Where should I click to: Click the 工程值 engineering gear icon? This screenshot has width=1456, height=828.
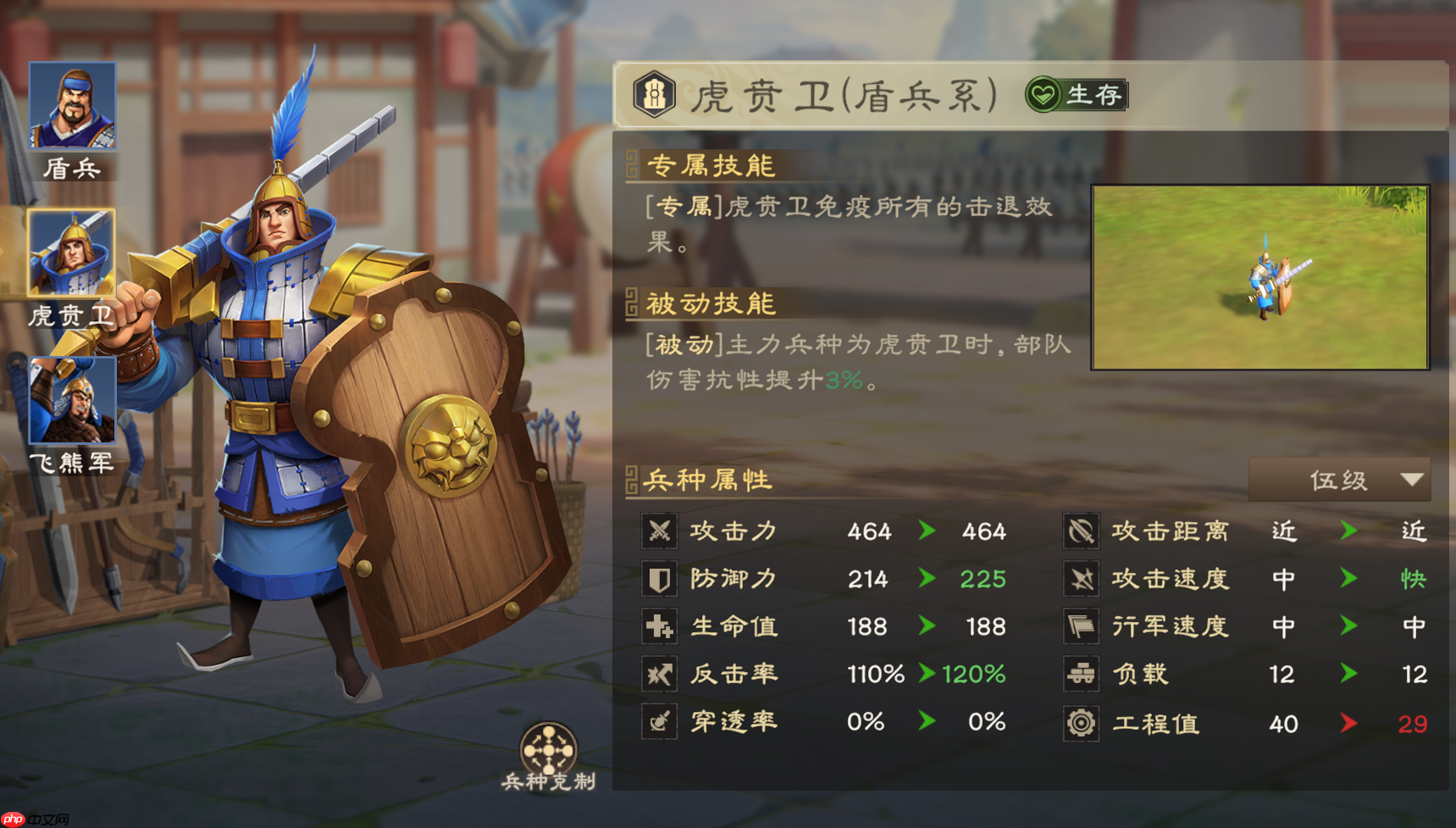click(x=1080, y=723)
